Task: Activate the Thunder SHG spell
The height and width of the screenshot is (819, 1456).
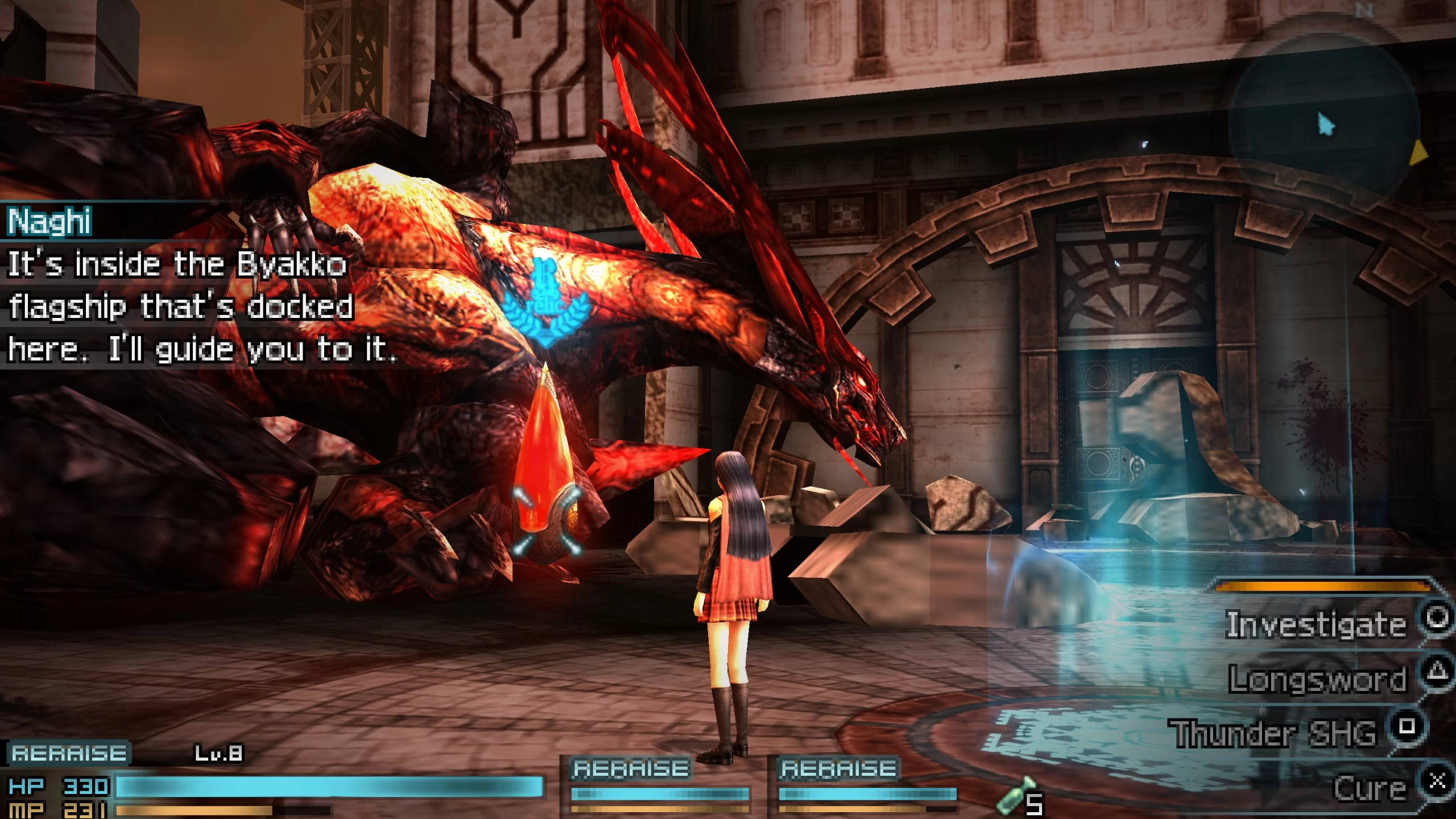Action: coord(1274,733)
